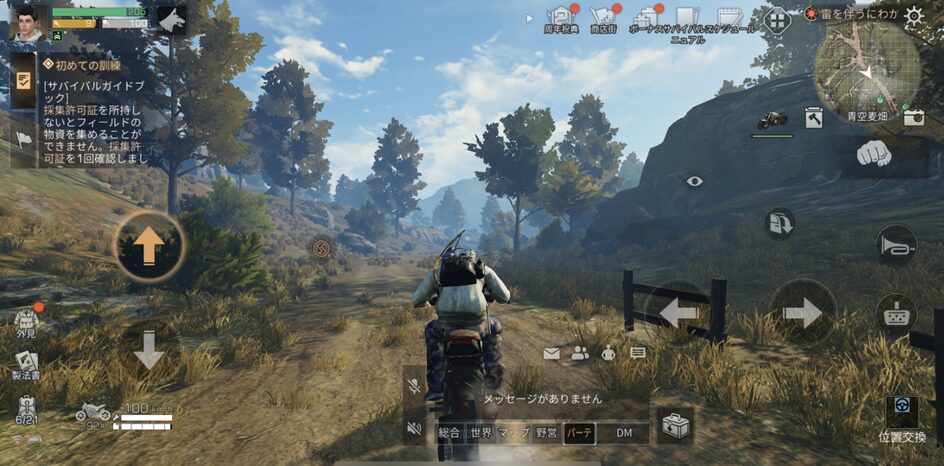The height and width of the screenshot is (466, 944).
Task: Switch chat to the DM tab
Action: (x=624, y=433)
